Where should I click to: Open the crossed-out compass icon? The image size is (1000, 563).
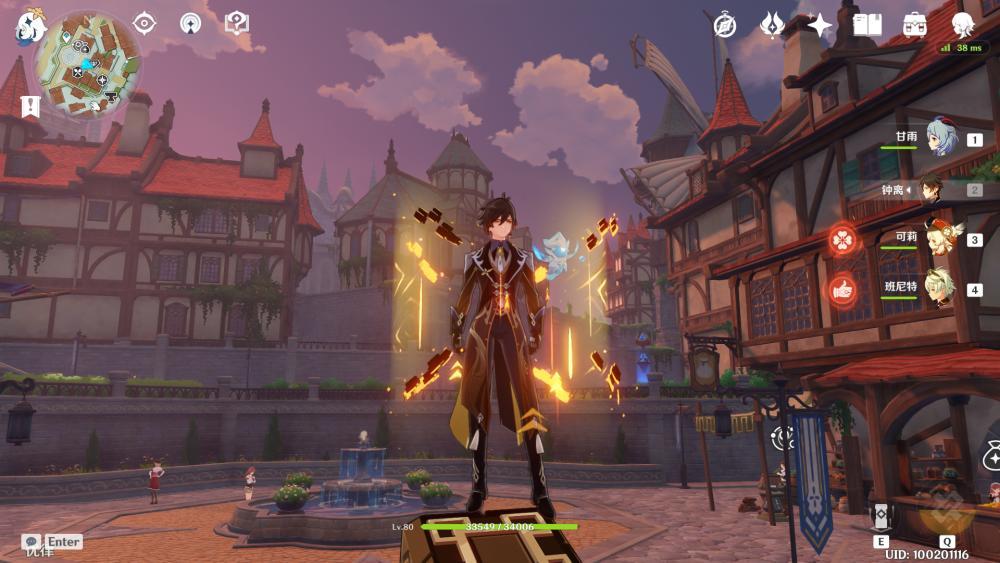point(725,25)
